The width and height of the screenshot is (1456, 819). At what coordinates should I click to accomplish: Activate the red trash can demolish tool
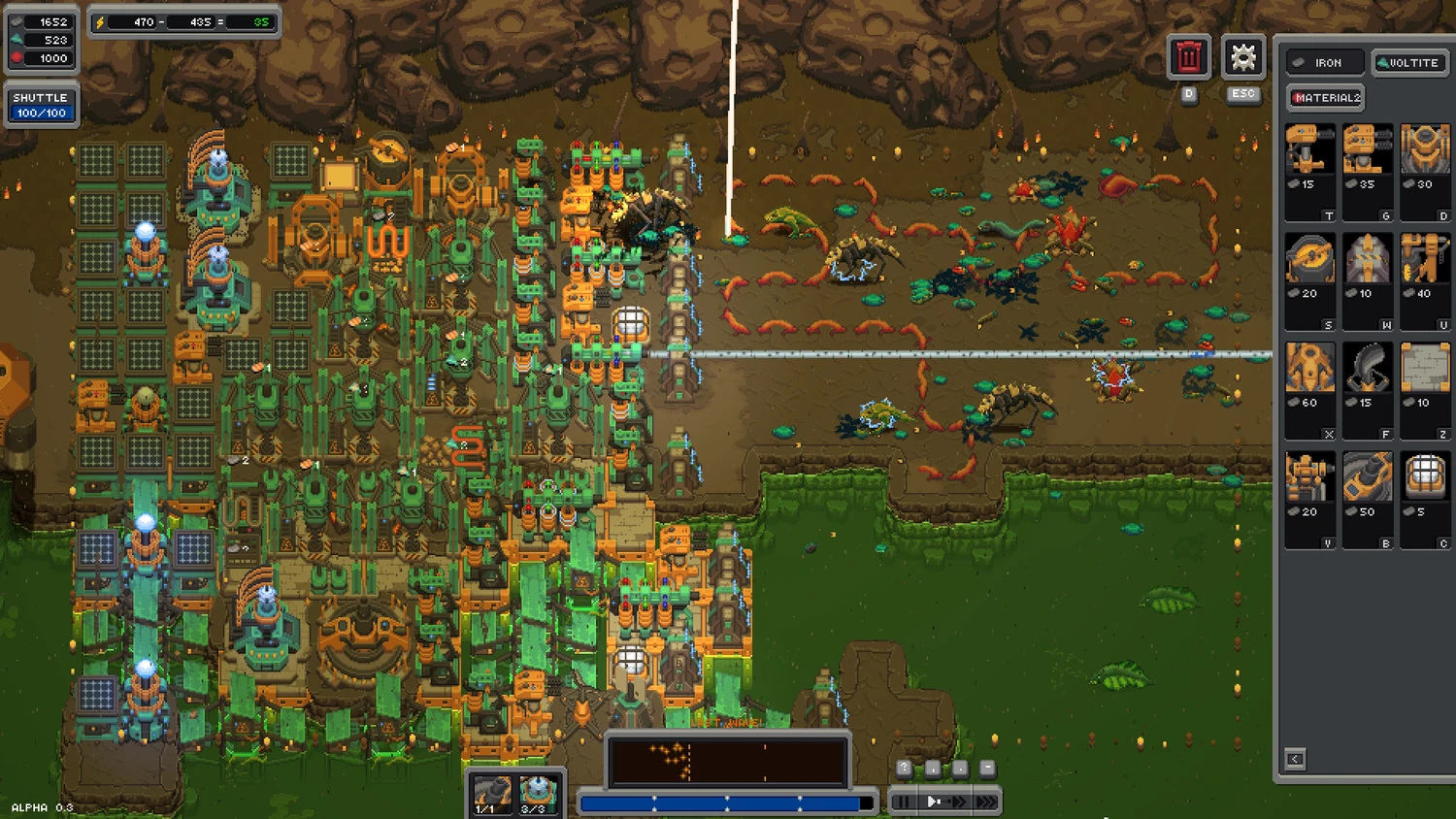[1188, 58]
